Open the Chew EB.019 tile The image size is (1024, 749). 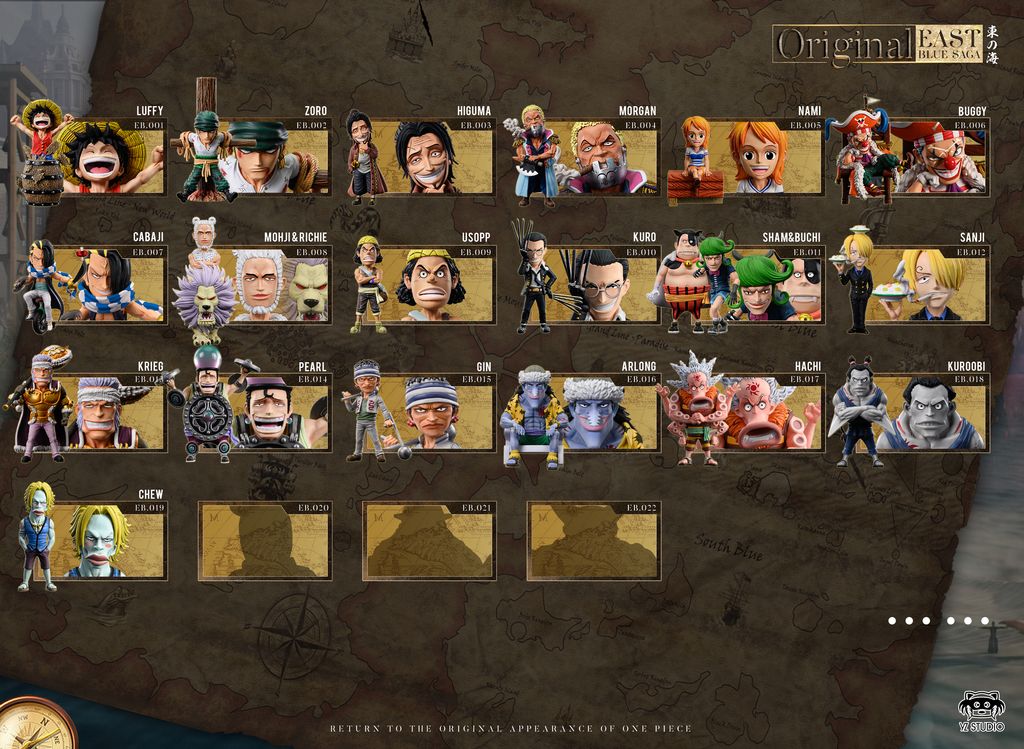[x=100, y=540]
